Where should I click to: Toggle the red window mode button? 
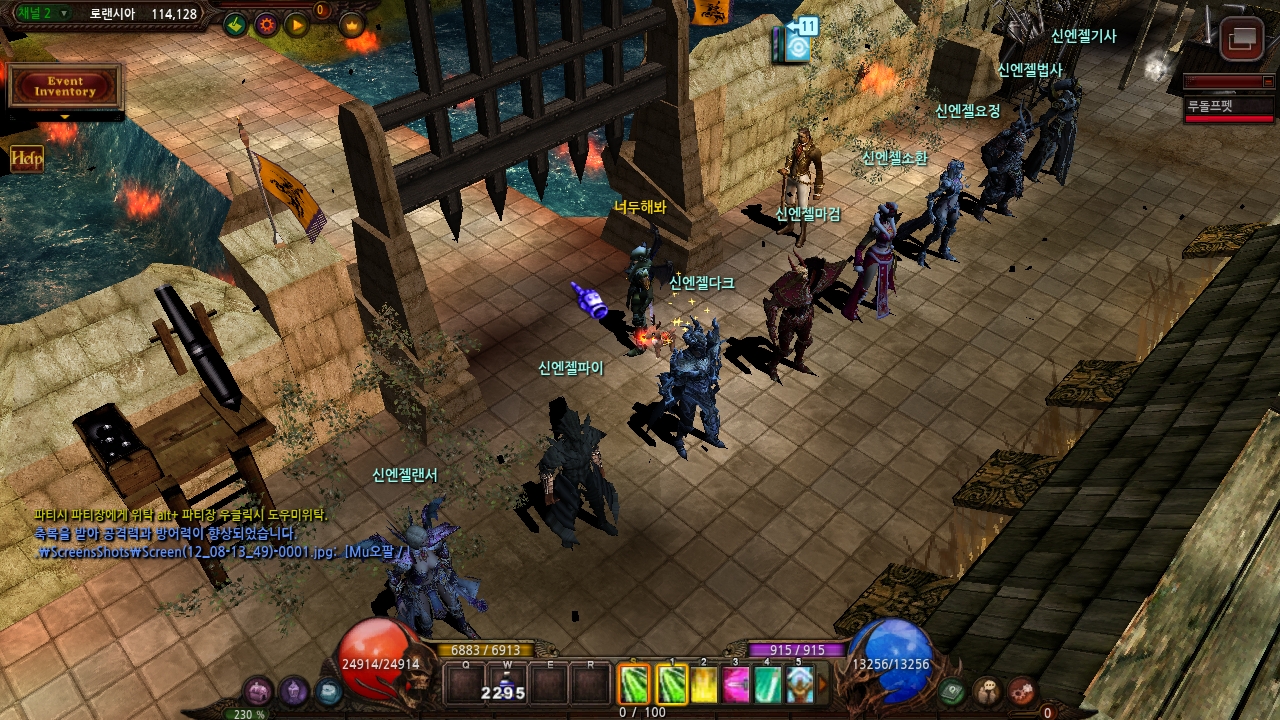pyautogui.click(x=1242, y=39)
